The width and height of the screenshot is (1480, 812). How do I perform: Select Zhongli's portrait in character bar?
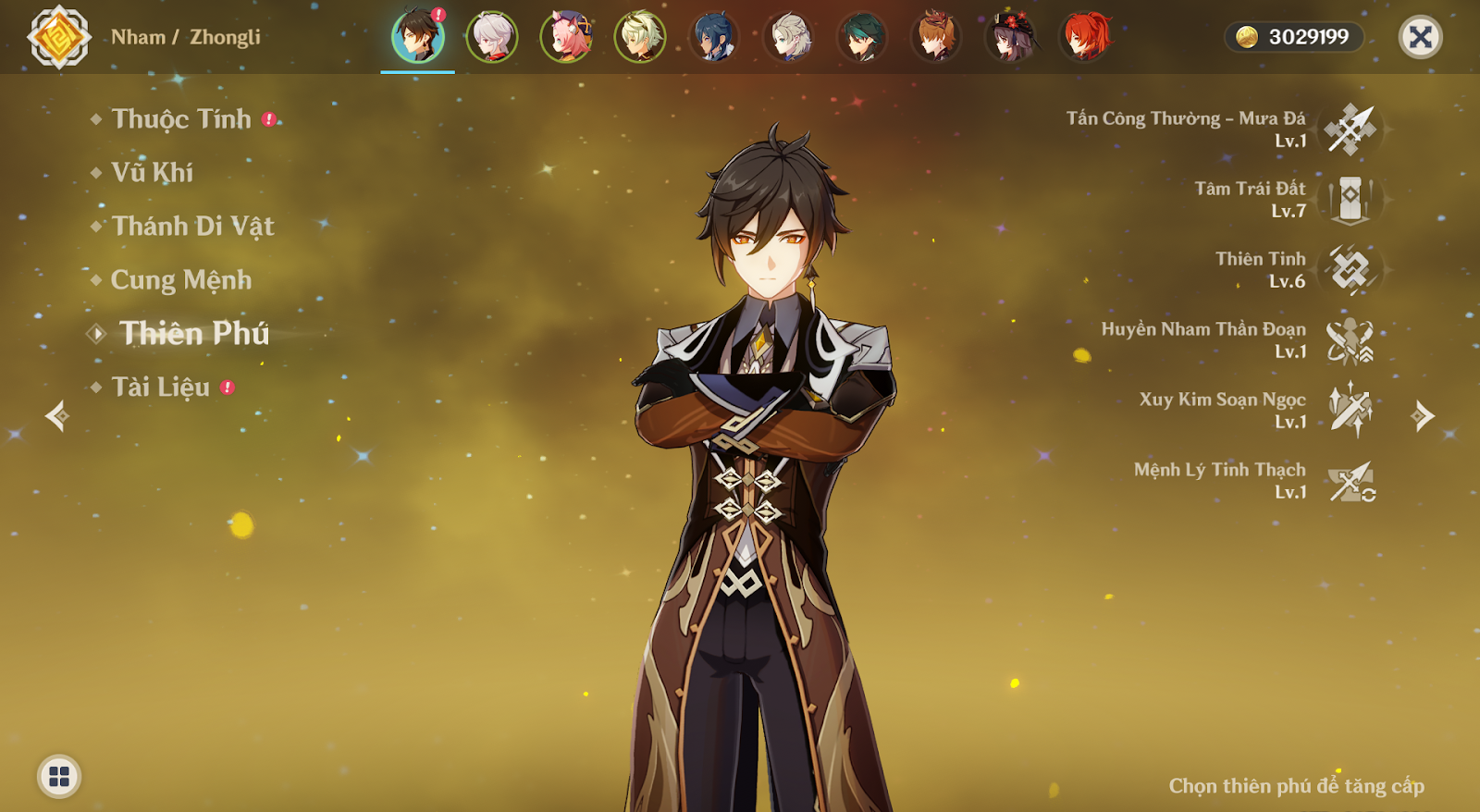click(x=417, y=37)
